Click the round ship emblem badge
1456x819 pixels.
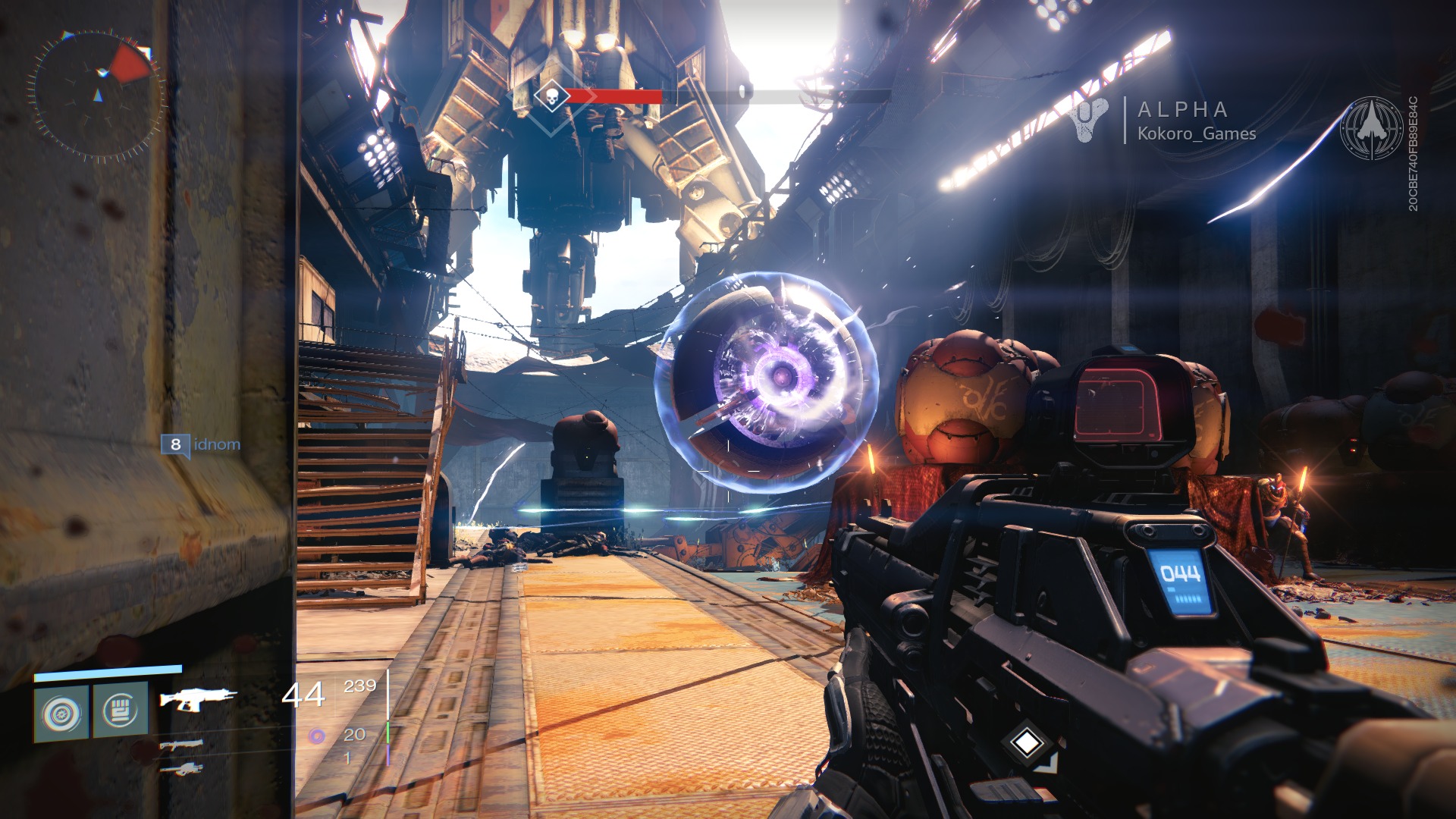coord(1372,128)
